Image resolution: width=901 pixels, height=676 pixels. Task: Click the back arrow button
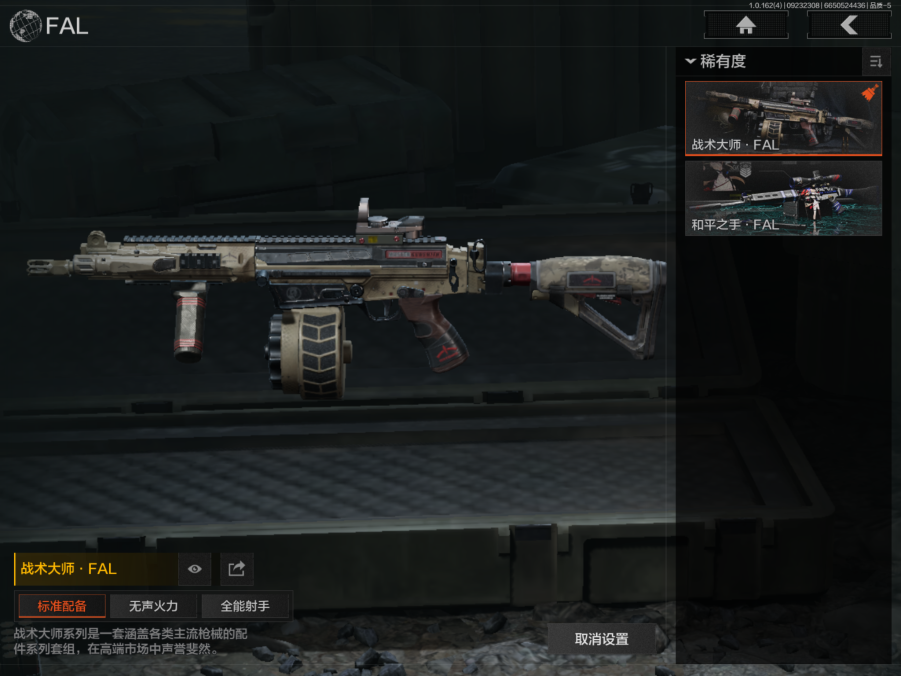[848, 25]
